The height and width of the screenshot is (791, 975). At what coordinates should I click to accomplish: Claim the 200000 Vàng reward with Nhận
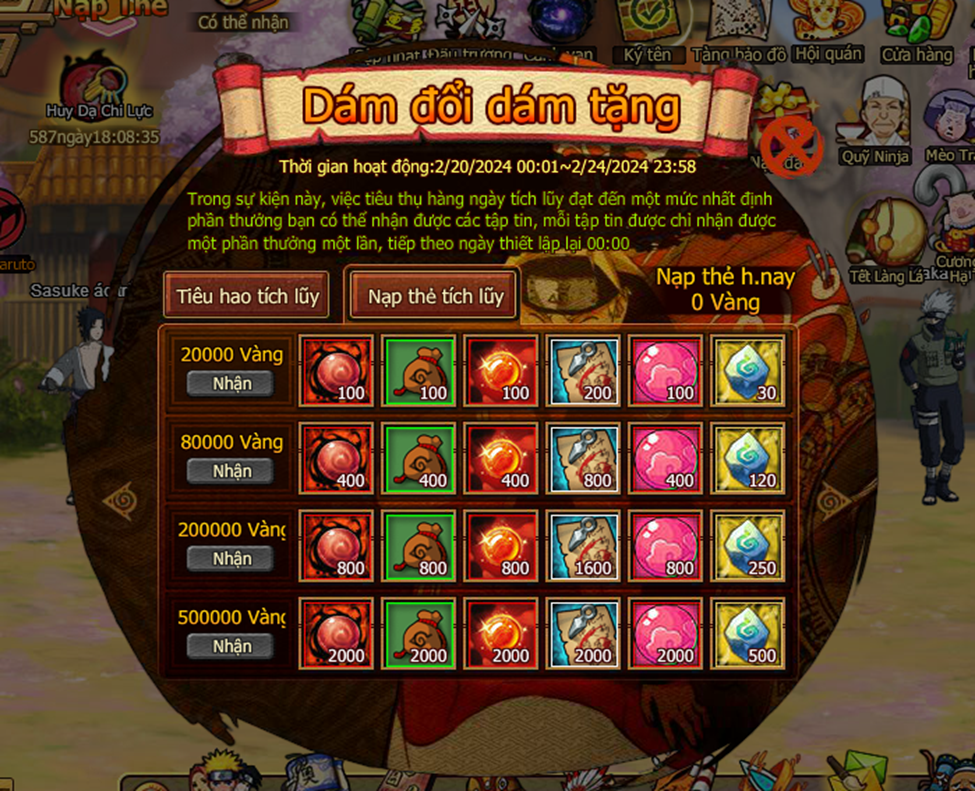click(232, 559)
